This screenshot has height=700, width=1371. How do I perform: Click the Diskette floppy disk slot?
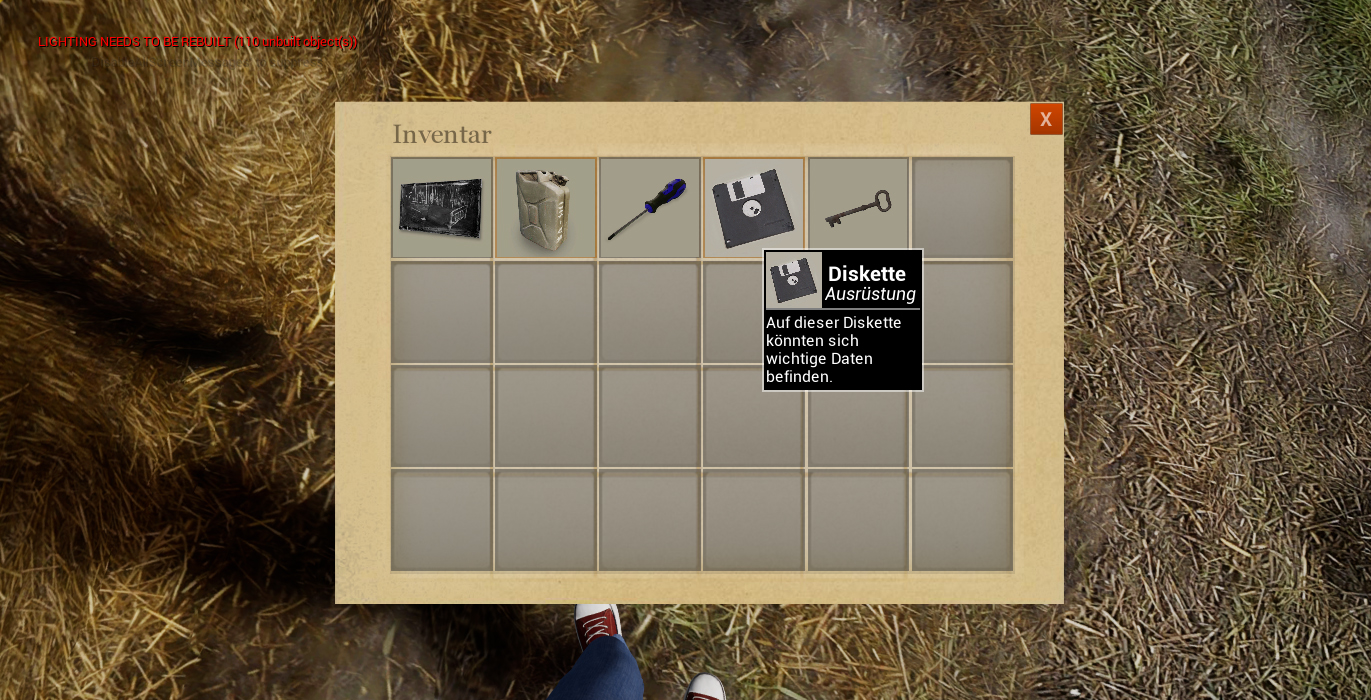point(752,206)
